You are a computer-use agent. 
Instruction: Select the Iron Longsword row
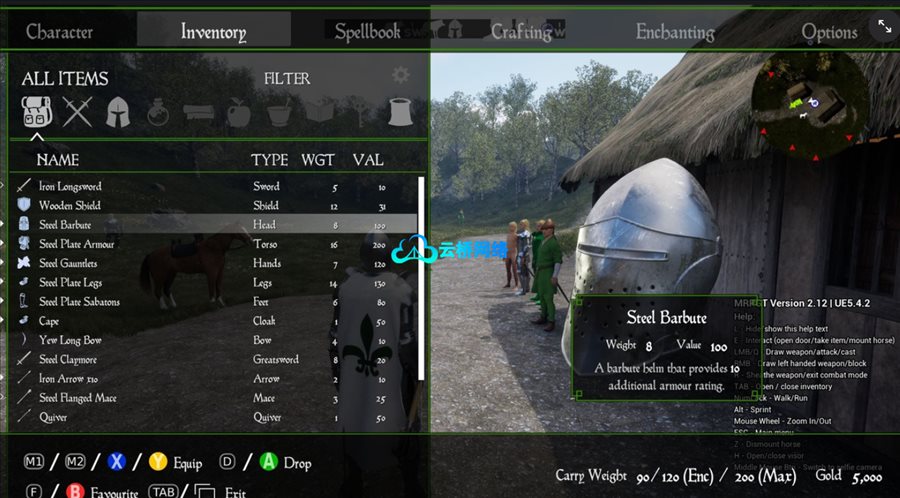[71, 186]
